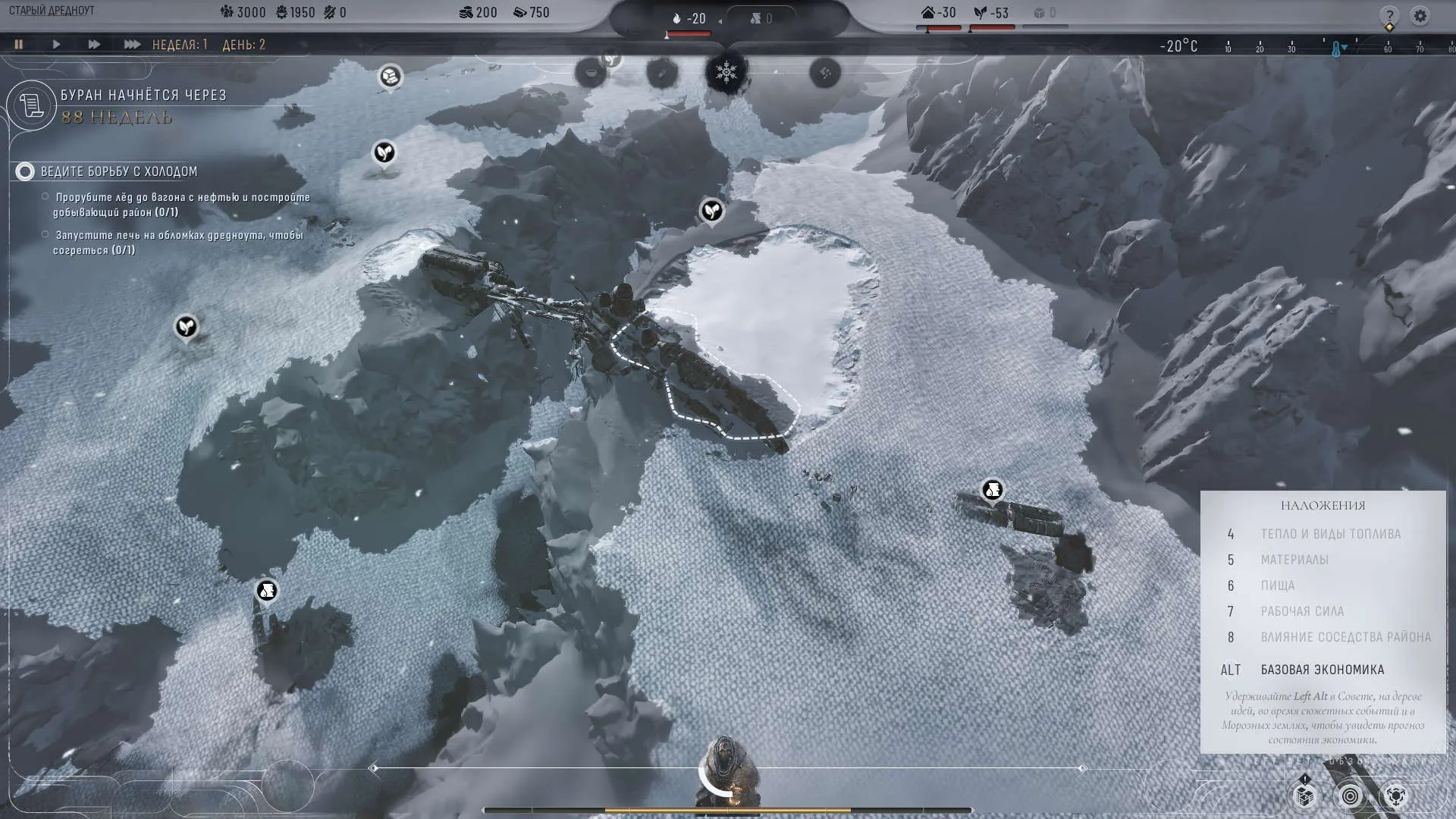Pause the game with the pause button
Viewport: 1456px width, 819px height.
19,45
